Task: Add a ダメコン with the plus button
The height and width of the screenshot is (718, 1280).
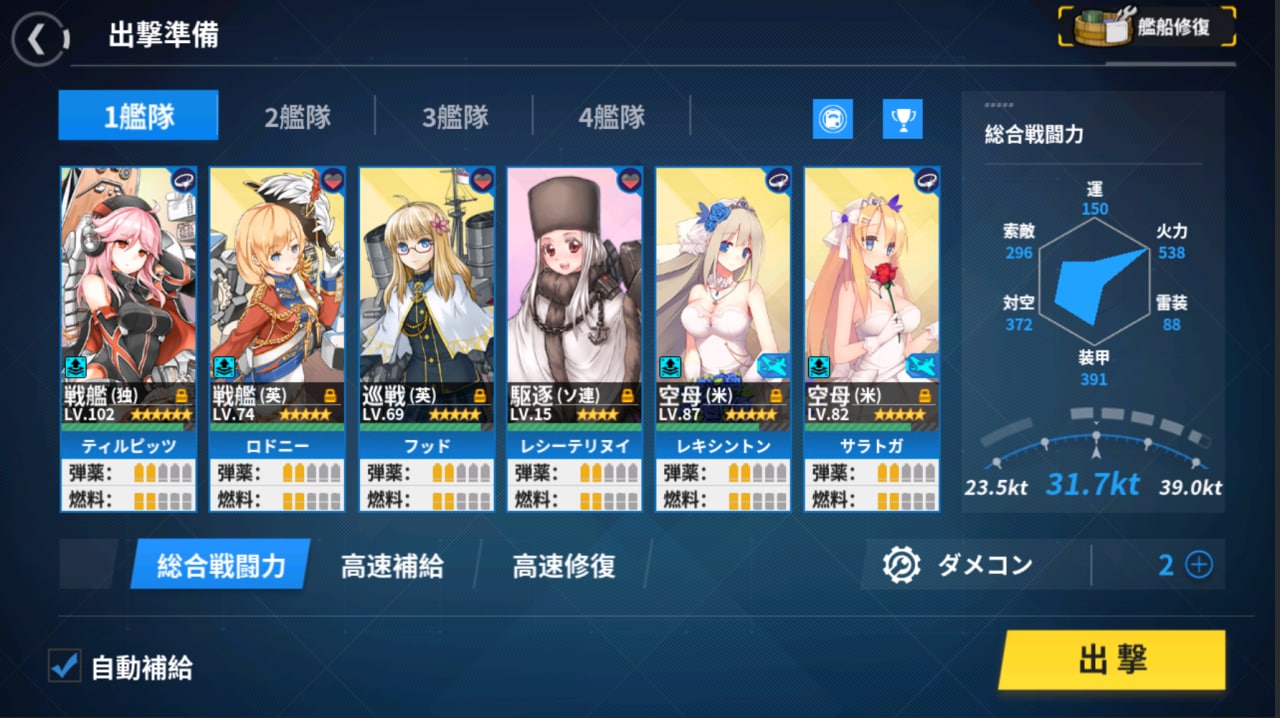Action: [1198, 565]
